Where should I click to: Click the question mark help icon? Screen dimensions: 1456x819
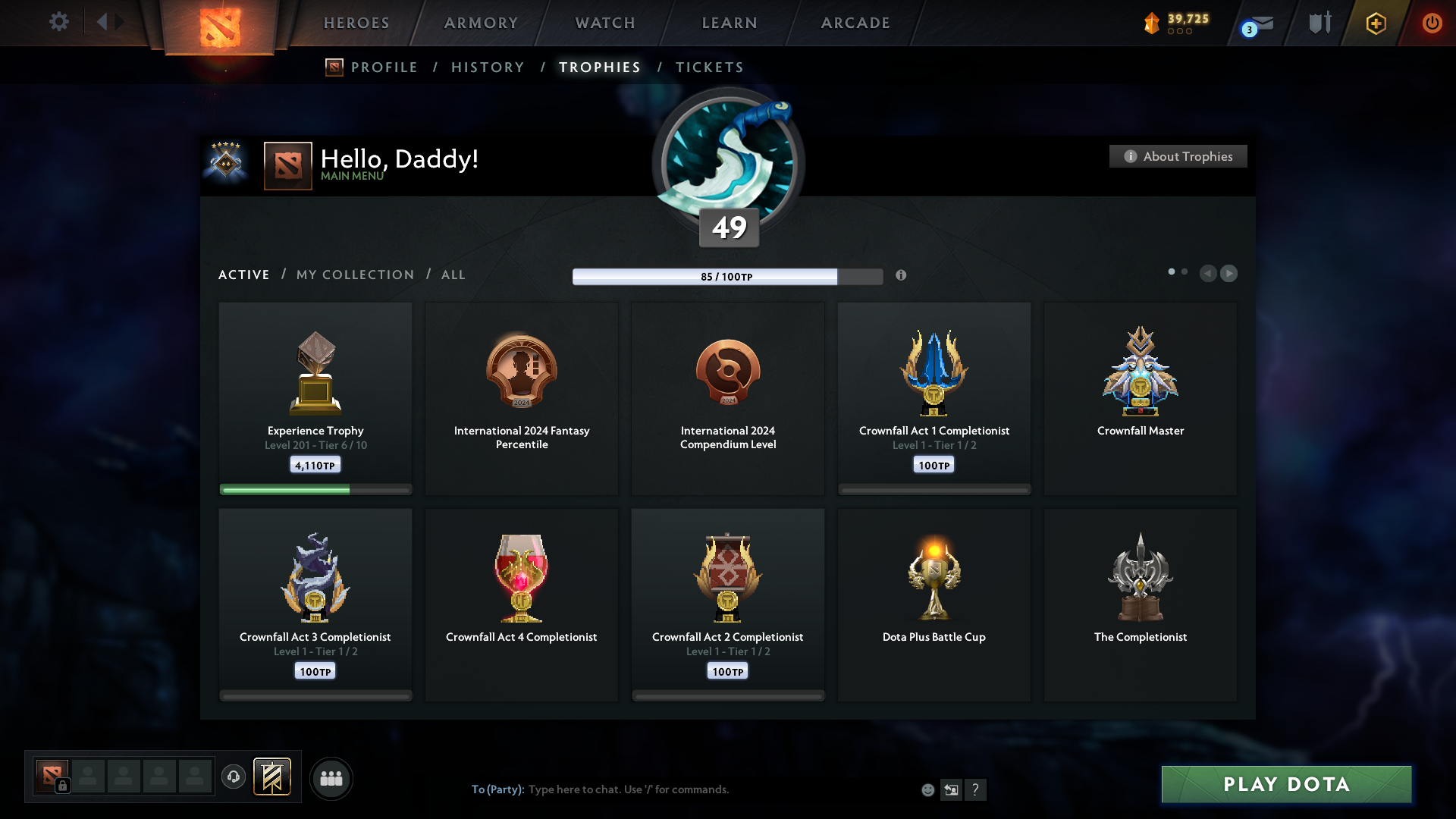pos(977,790)
